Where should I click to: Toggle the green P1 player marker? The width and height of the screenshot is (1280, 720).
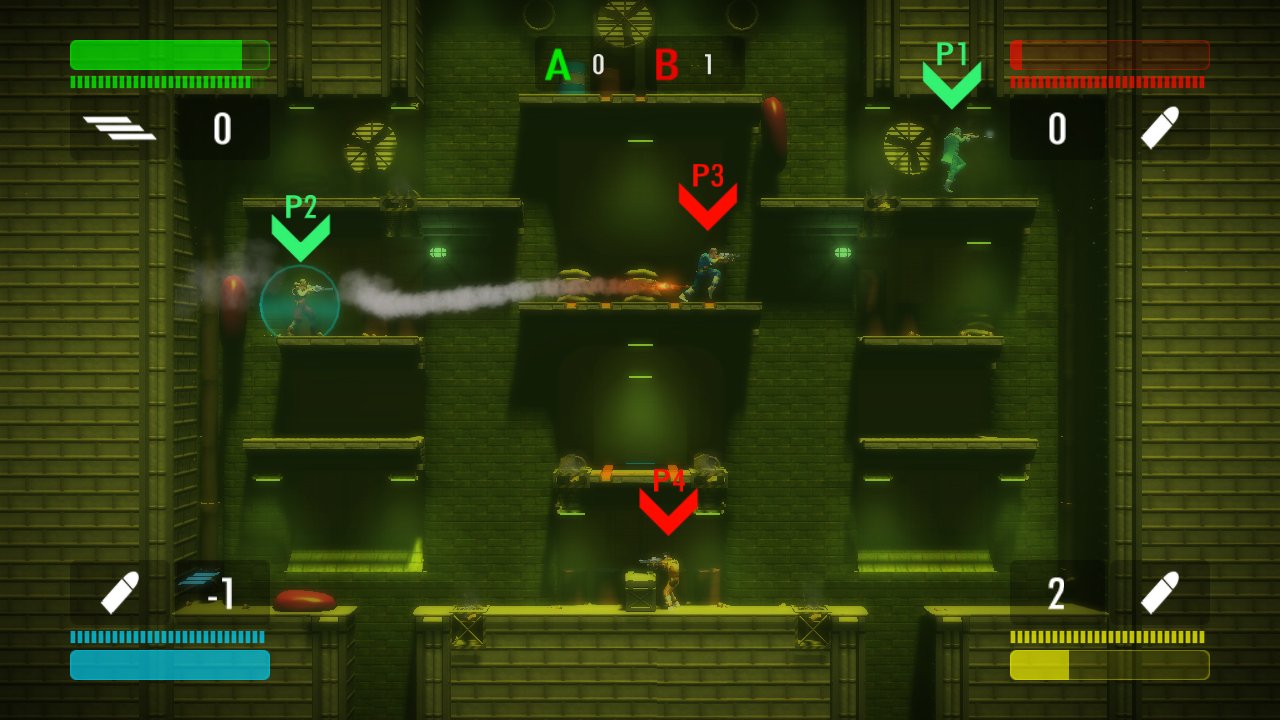951,80
